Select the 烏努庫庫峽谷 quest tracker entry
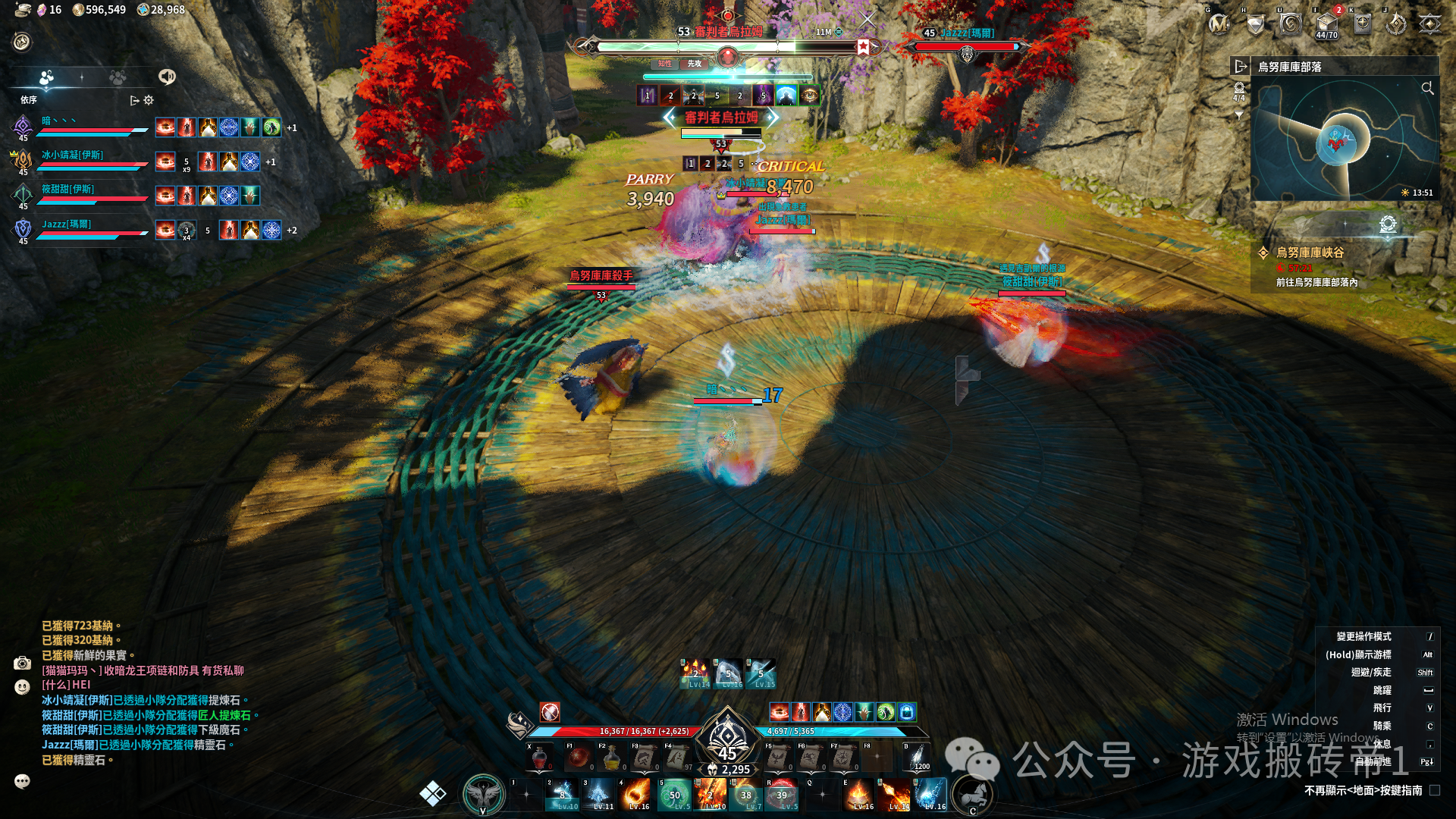The height and width of the screenshot is (819, 1456). tap(1310, 253)
